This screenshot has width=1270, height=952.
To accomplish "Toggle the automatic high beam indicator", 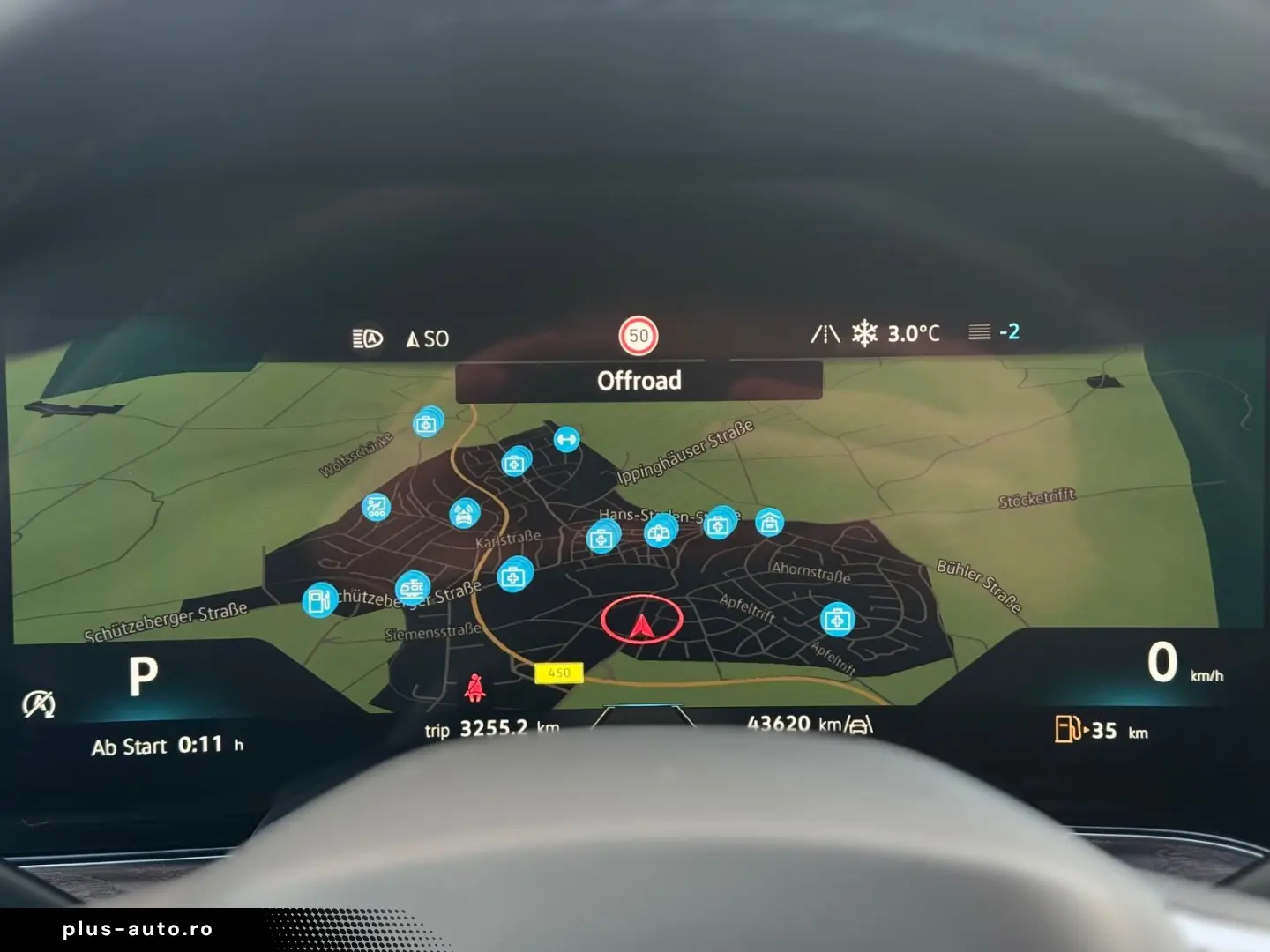I will point(367,338).
